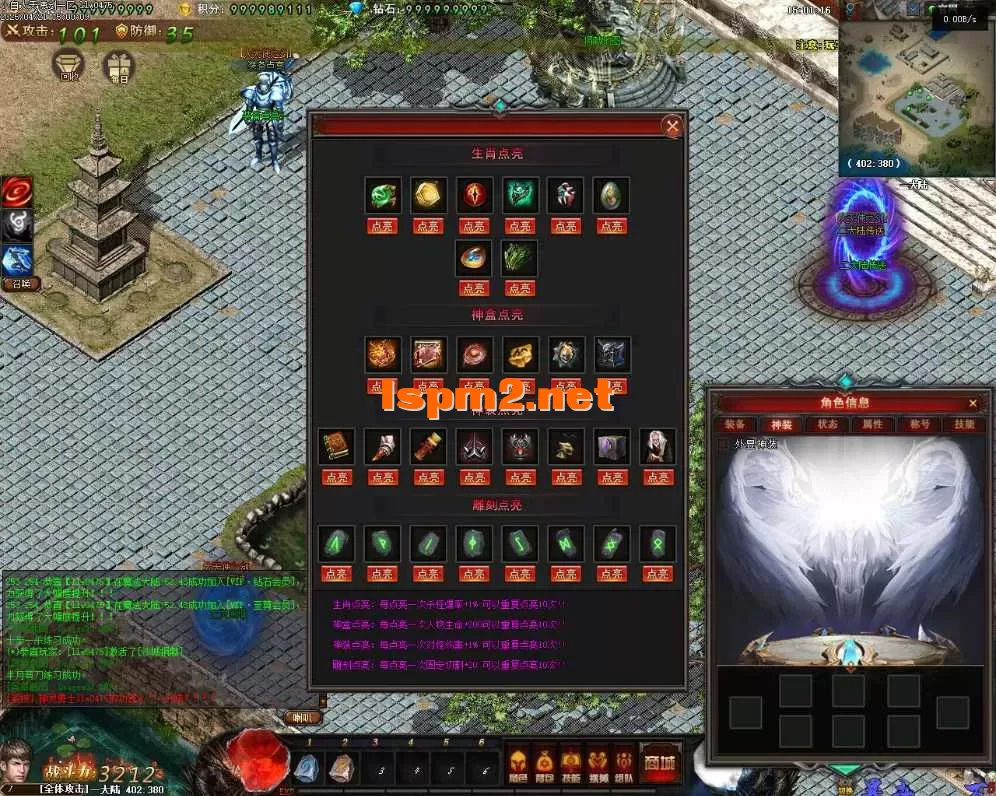This screenshot has height=796, width=996.
Task: Use the blue item in hotbar slot 1
Action: point(305,767)
